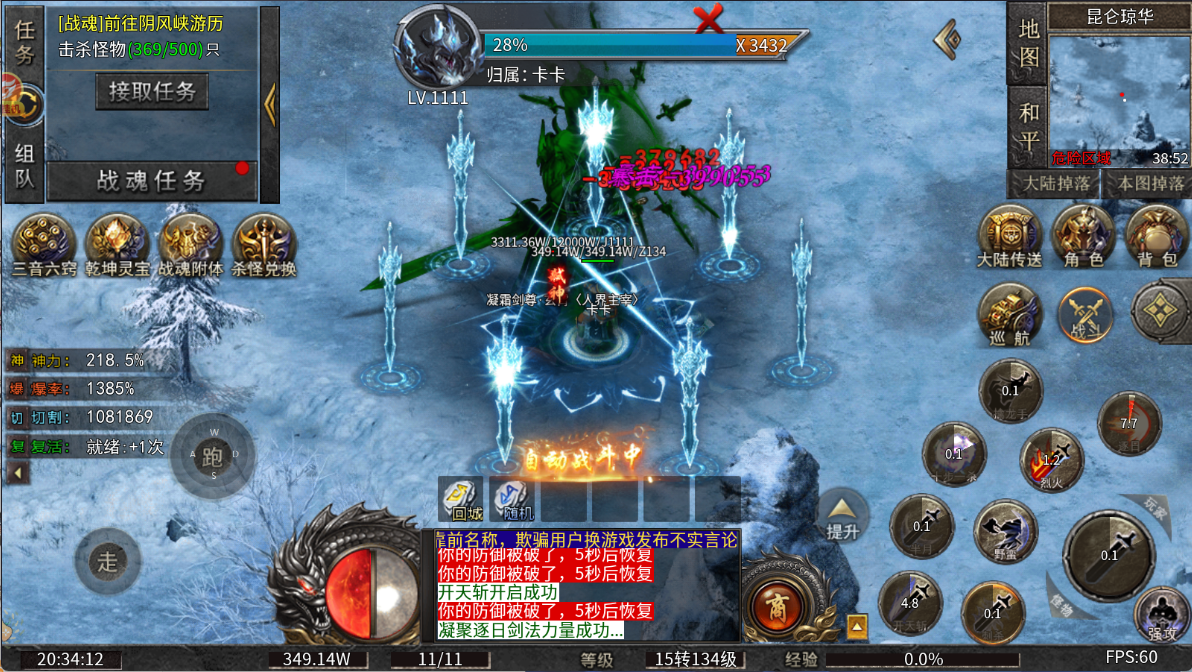Screen dimensions: 1192x672
Task: Open the 三音六窍 feature icon
Action: pyautogui.click(x=44, y=240)
